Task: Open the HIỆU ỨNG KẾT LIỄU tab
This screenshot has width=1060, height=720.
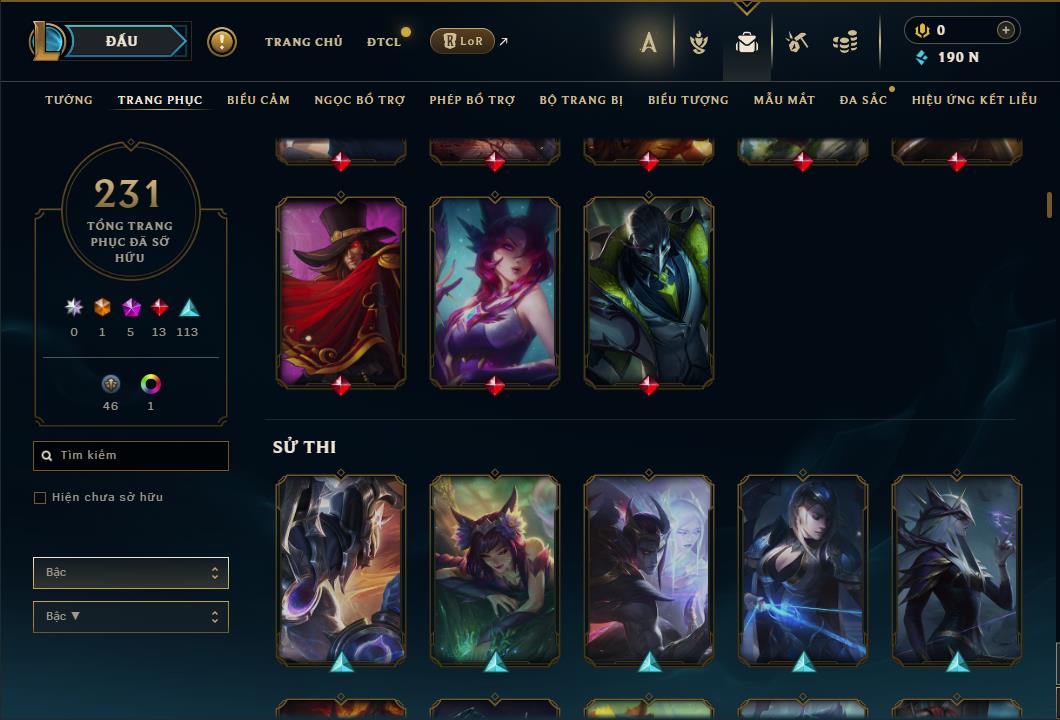Action: [974, 100]
